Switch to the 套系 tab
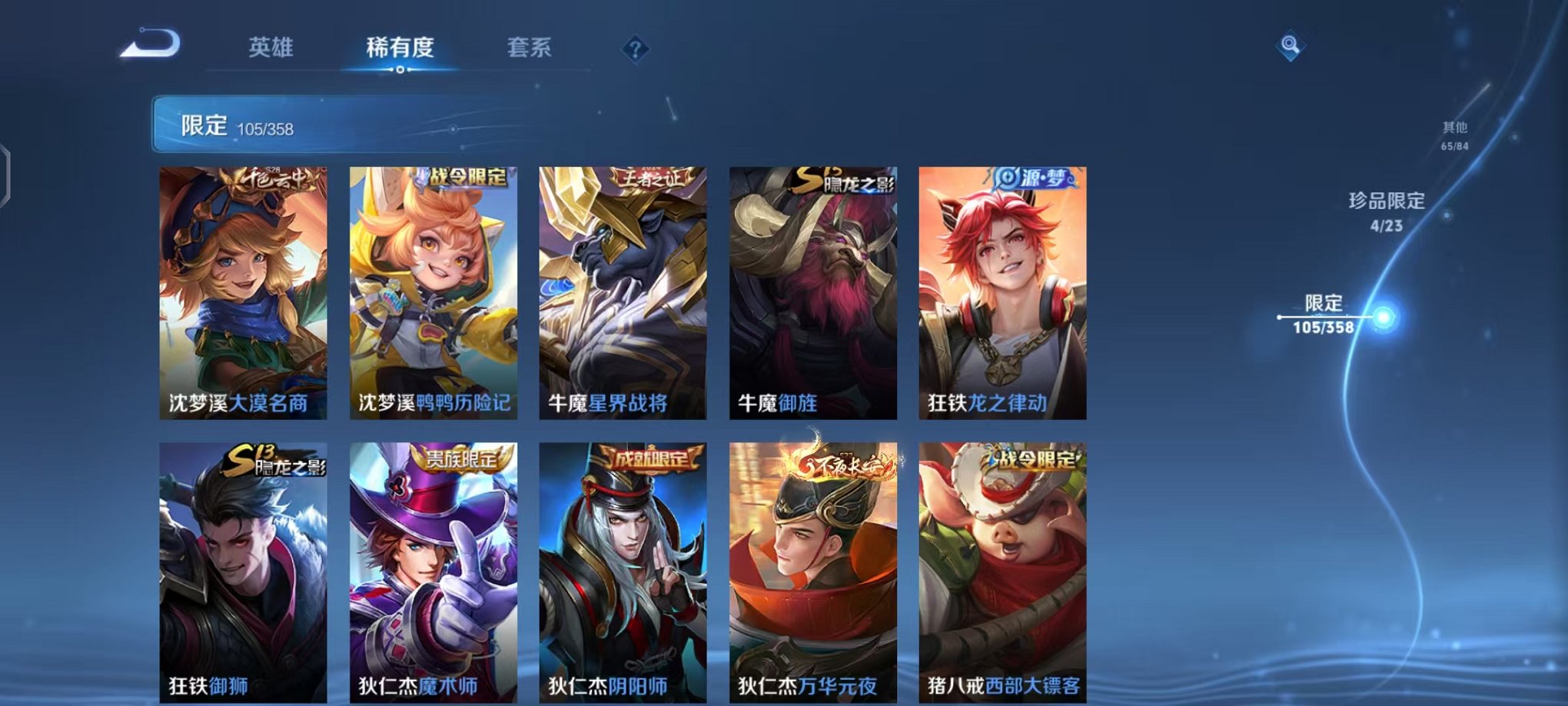The width and height of the screenshot is (1568, 706). (x=534, y=46)
